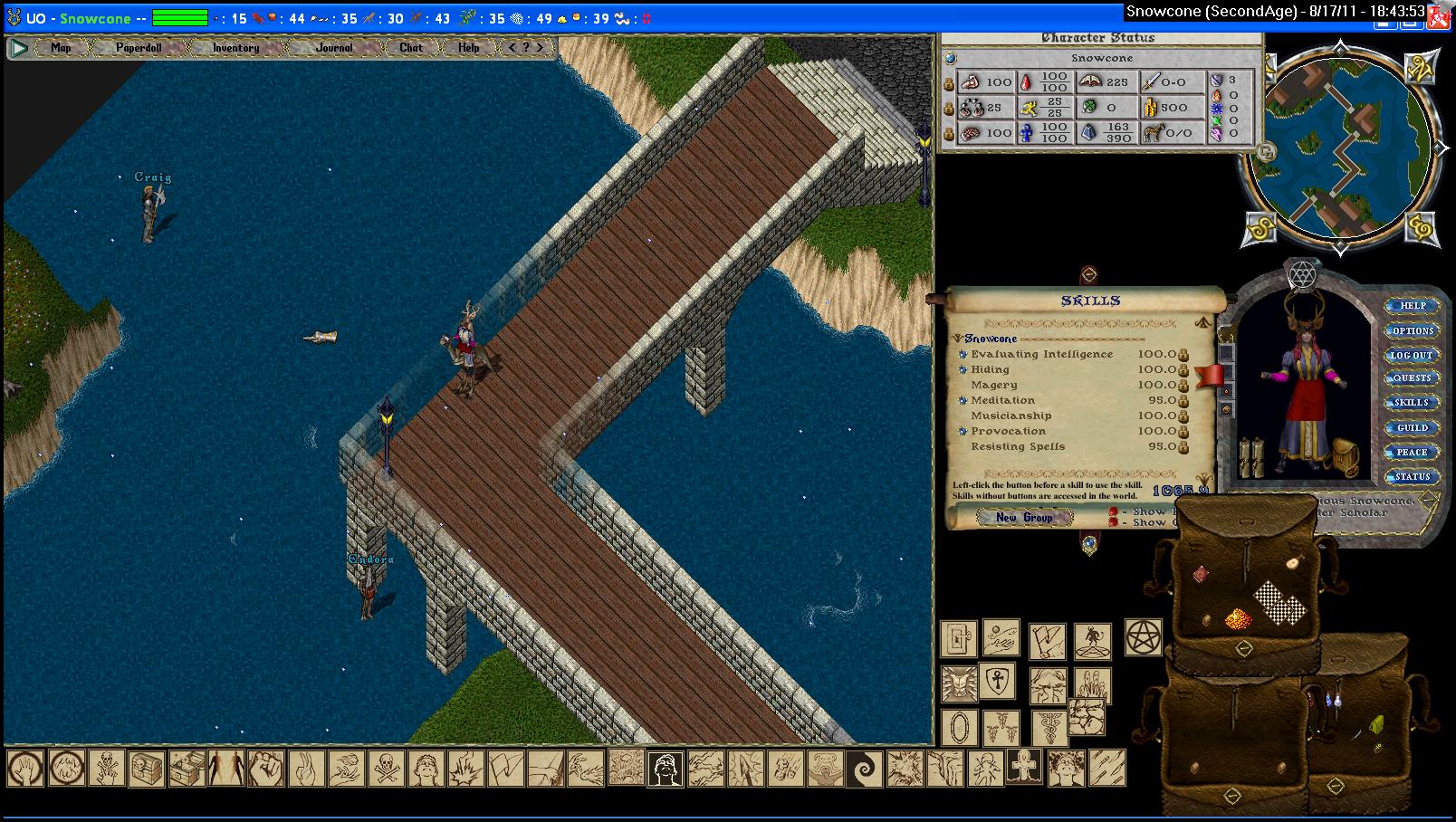Use the Hiding skill button
The height and width of the screenshot is (822, 1456).
tap(963, 369)
